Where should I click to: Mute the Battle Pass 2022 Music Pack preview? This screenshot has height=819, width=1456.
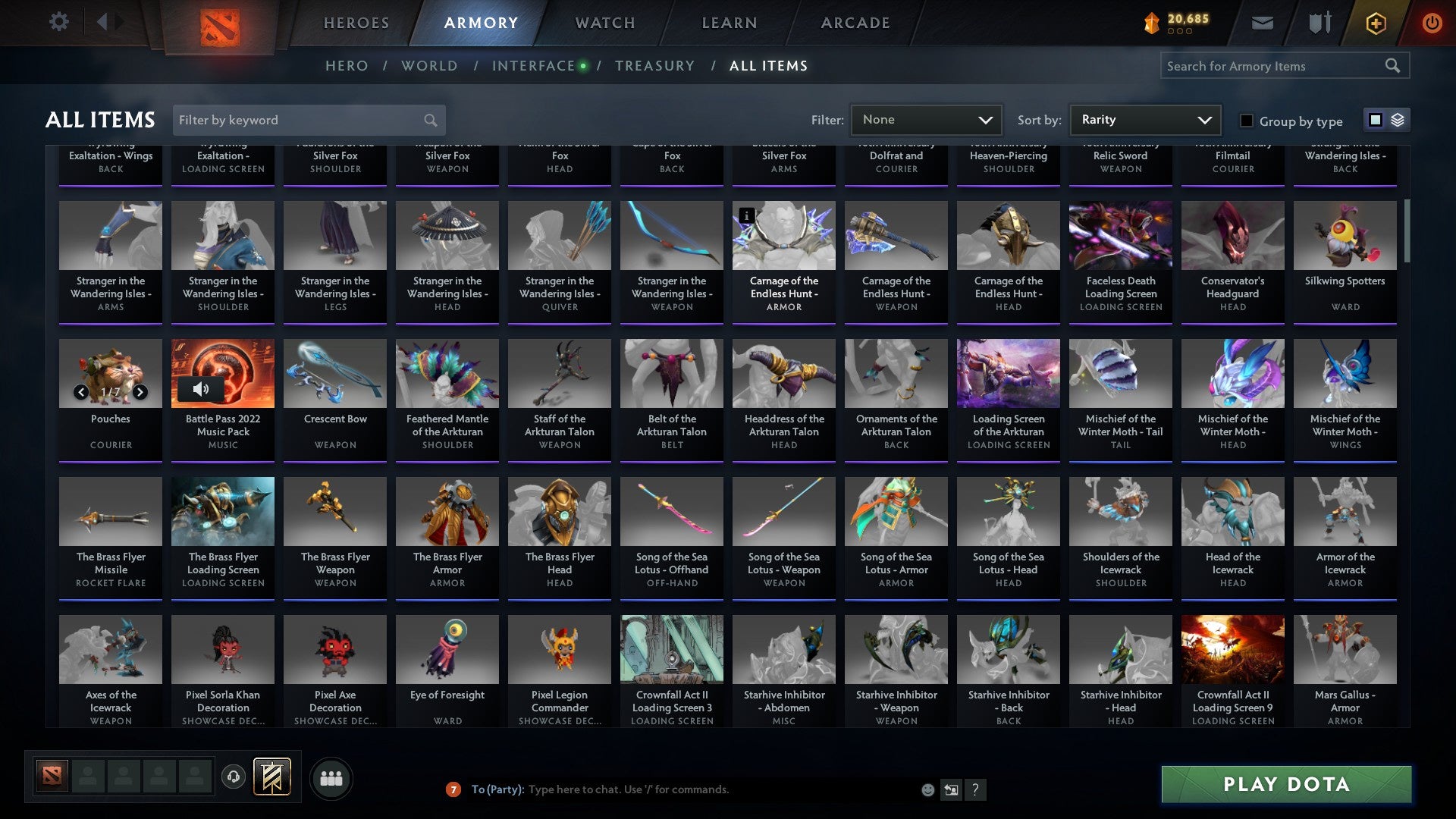pyautogui.click(x=201, y=389)
